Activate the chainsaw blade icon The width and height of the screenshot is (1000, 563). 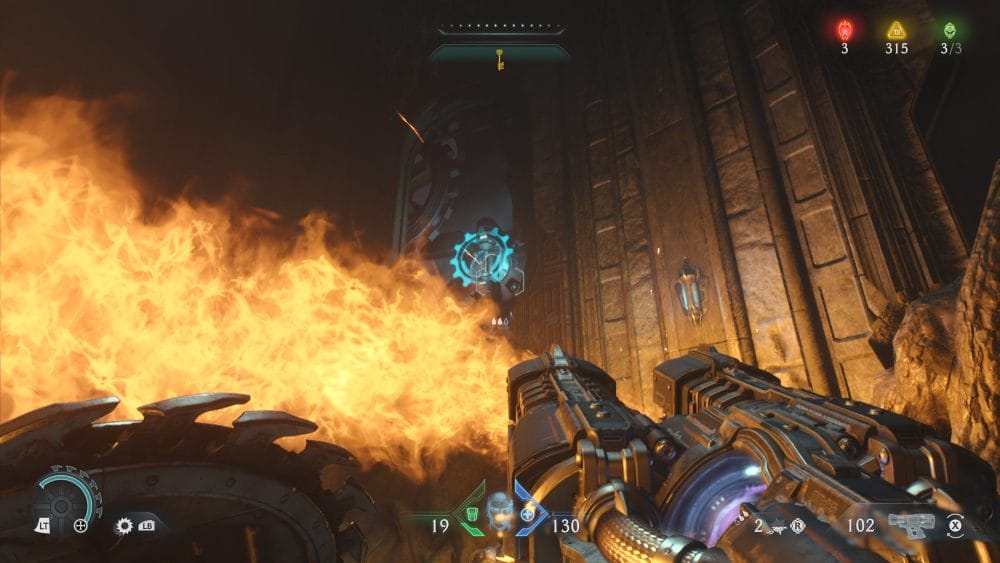click(125, 525)
